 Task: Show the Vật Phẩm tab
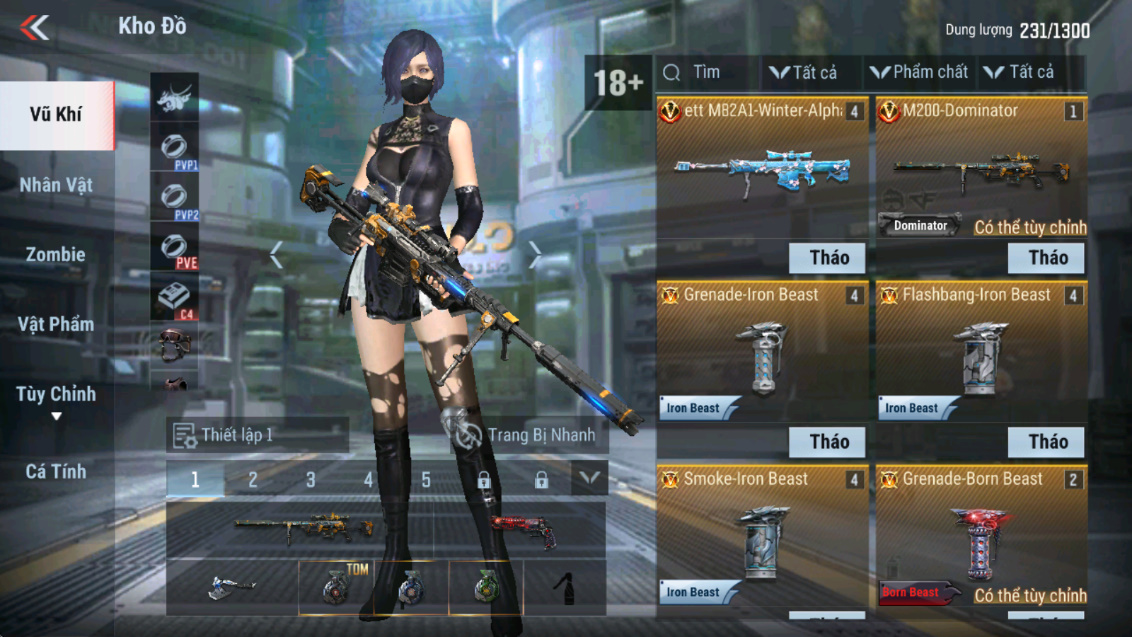click(x=56, y=324)
